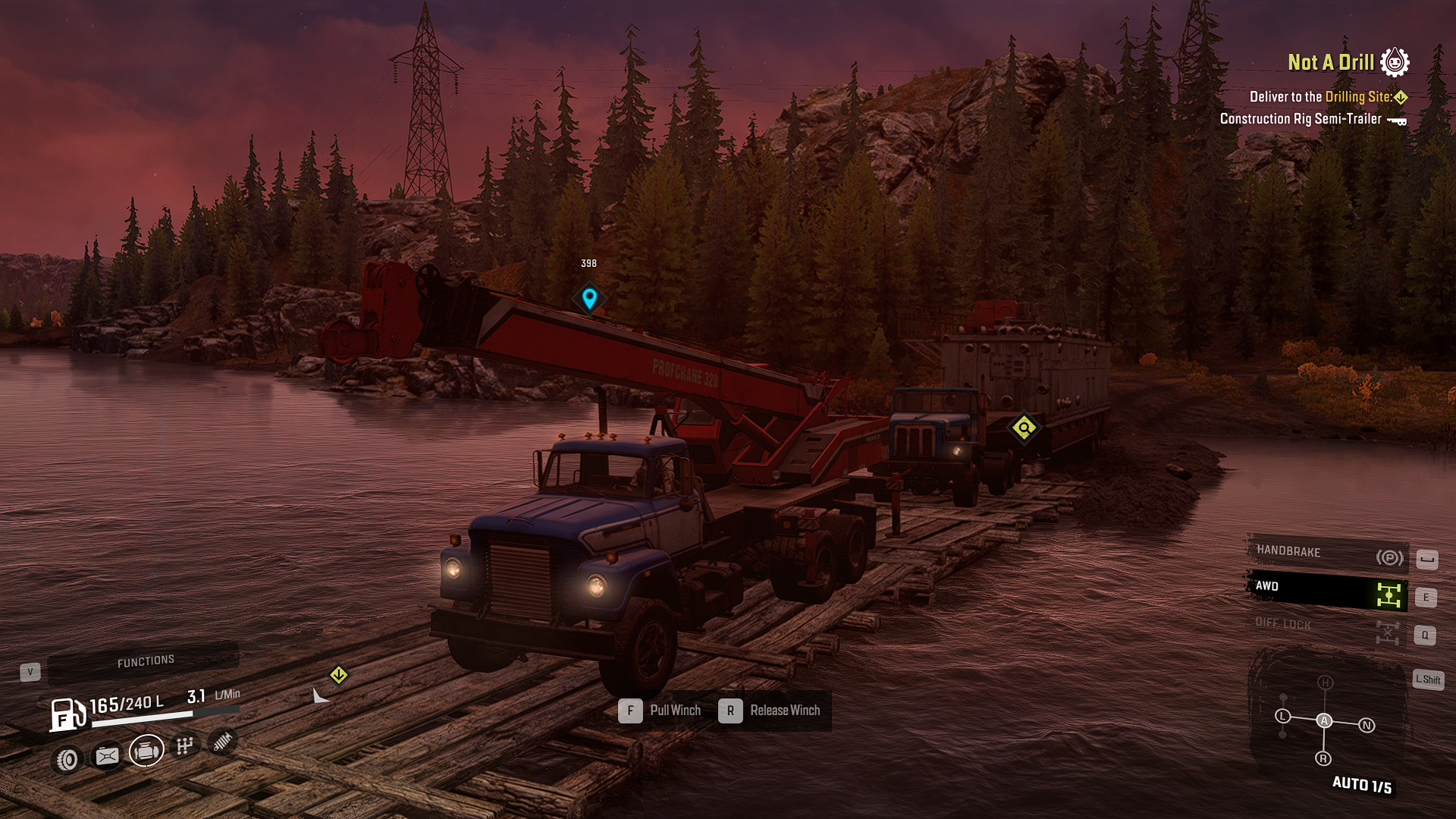
Task: Open the Functions panel
Action: pyautogui.click(x=145, y=662)
